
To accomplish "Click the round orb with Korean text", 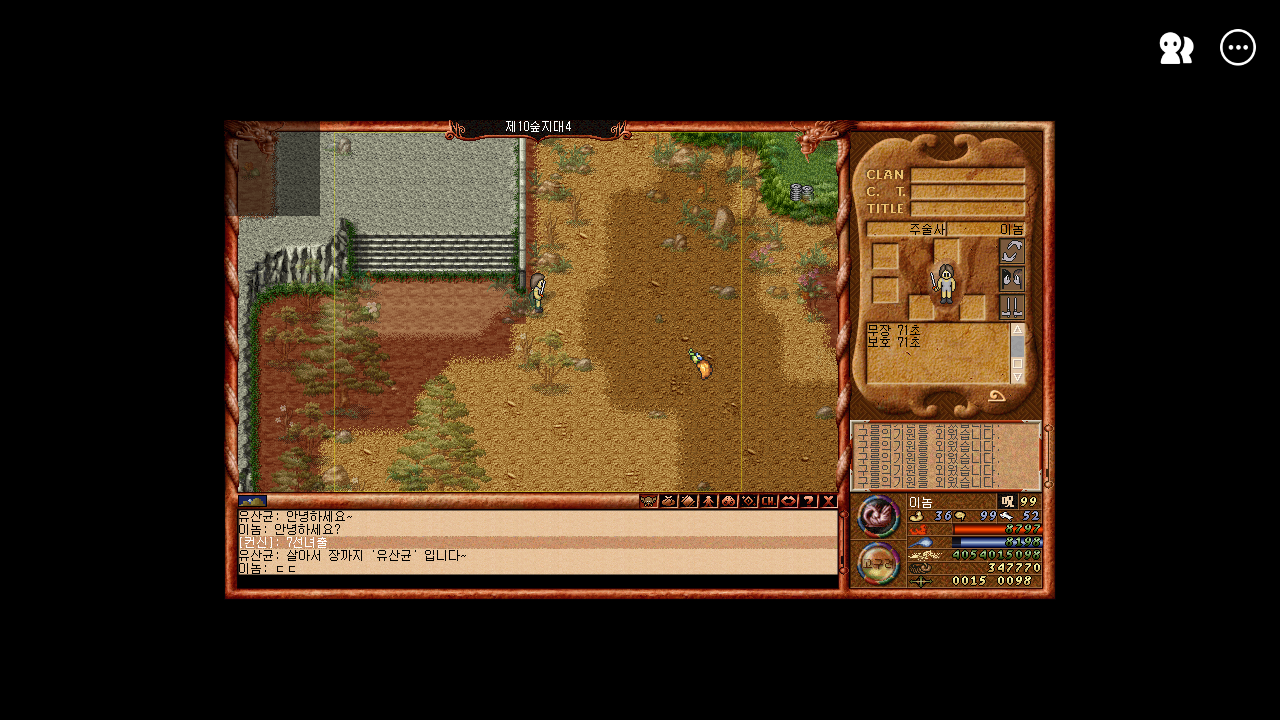I will [879, 562].
